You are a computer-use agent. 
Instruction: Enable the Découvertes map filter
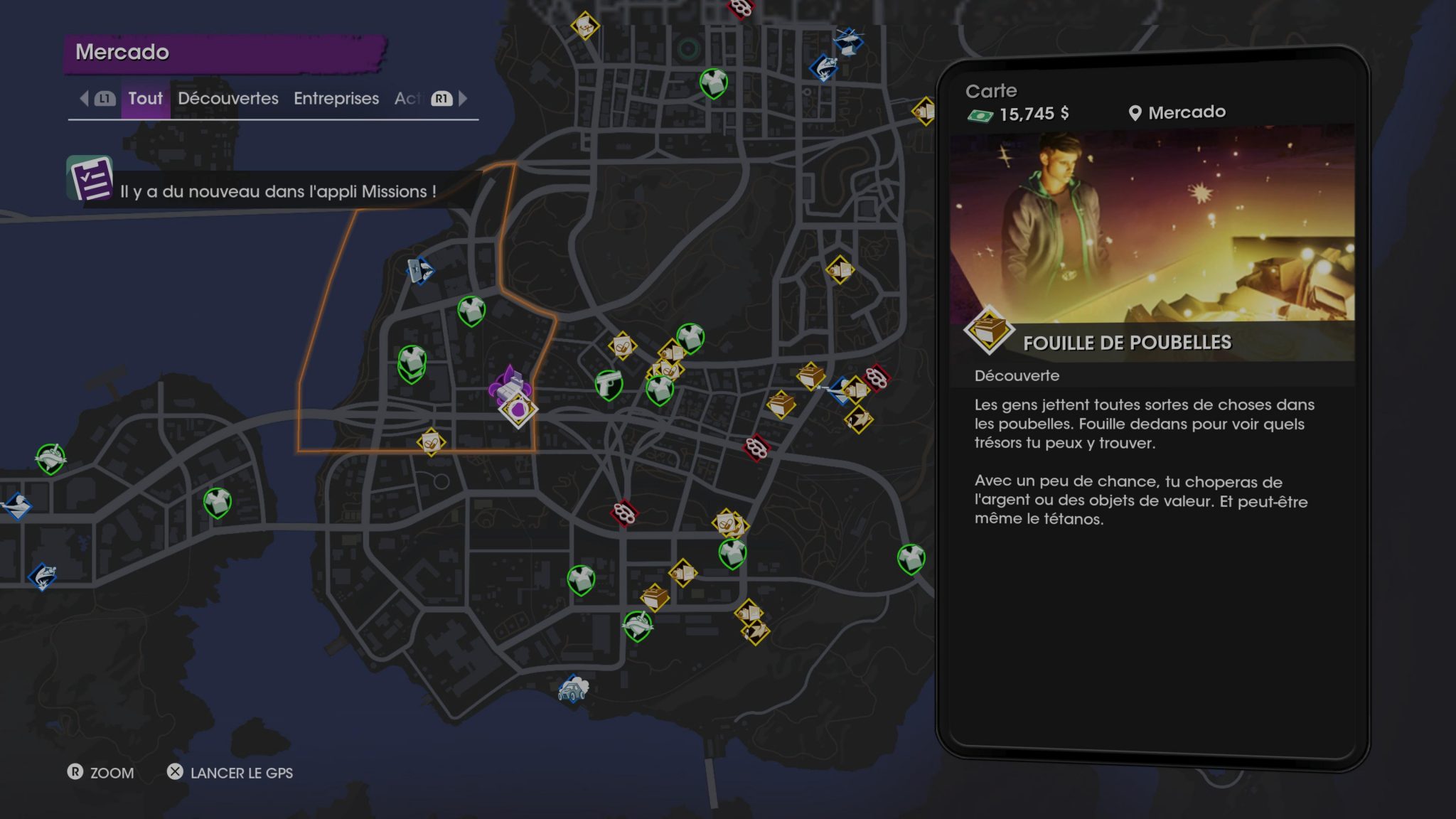click(227, 99)
